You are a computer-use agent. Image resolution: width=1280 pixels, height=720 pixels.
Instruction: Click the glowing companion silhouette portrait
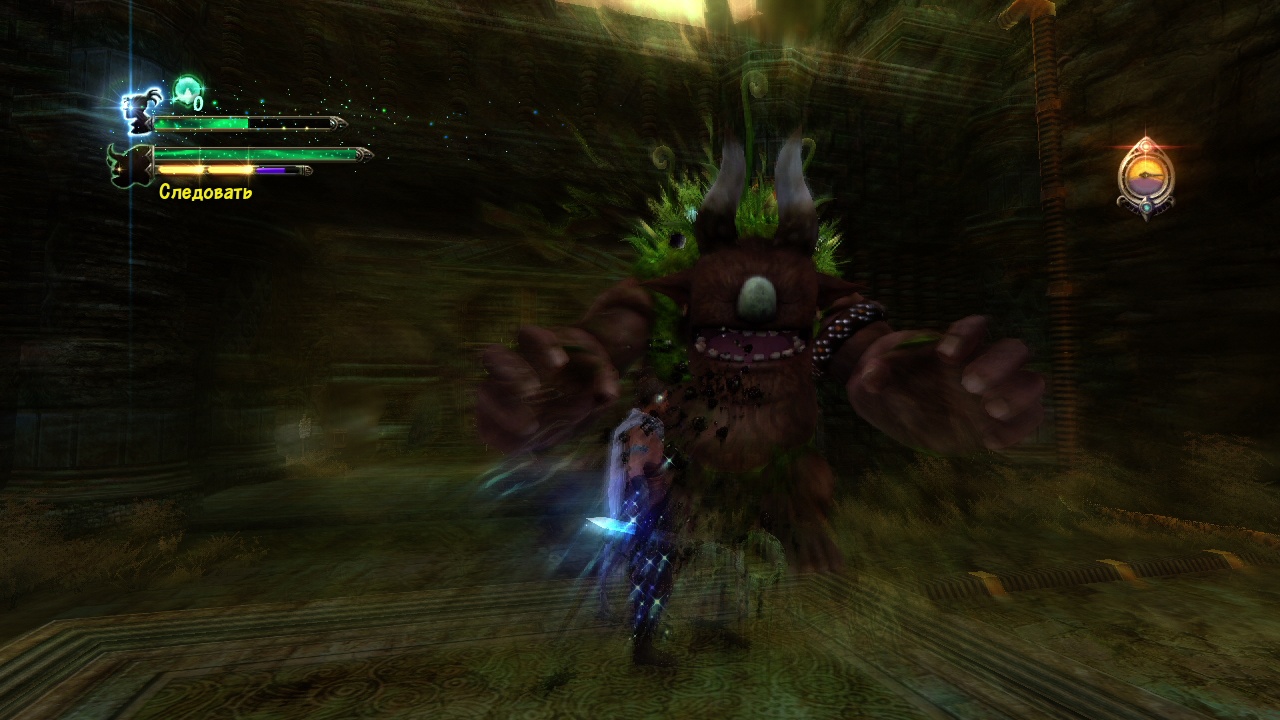pyautogui.click(x=136, y=110)
